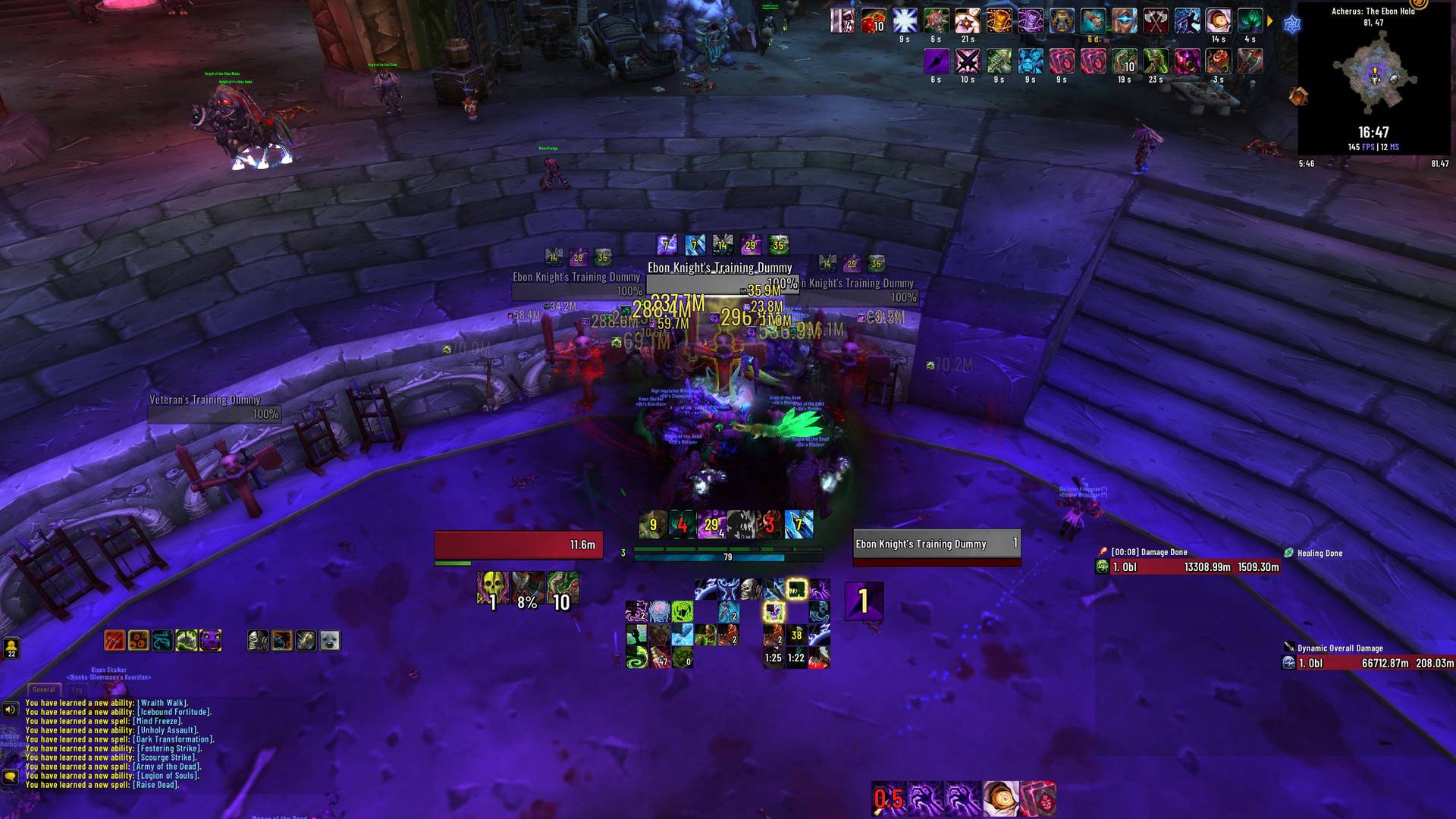This screenshot has width=1456, height=819.
Task: Click the Army of the Dead chat link
Action: [x=167, y=767]
